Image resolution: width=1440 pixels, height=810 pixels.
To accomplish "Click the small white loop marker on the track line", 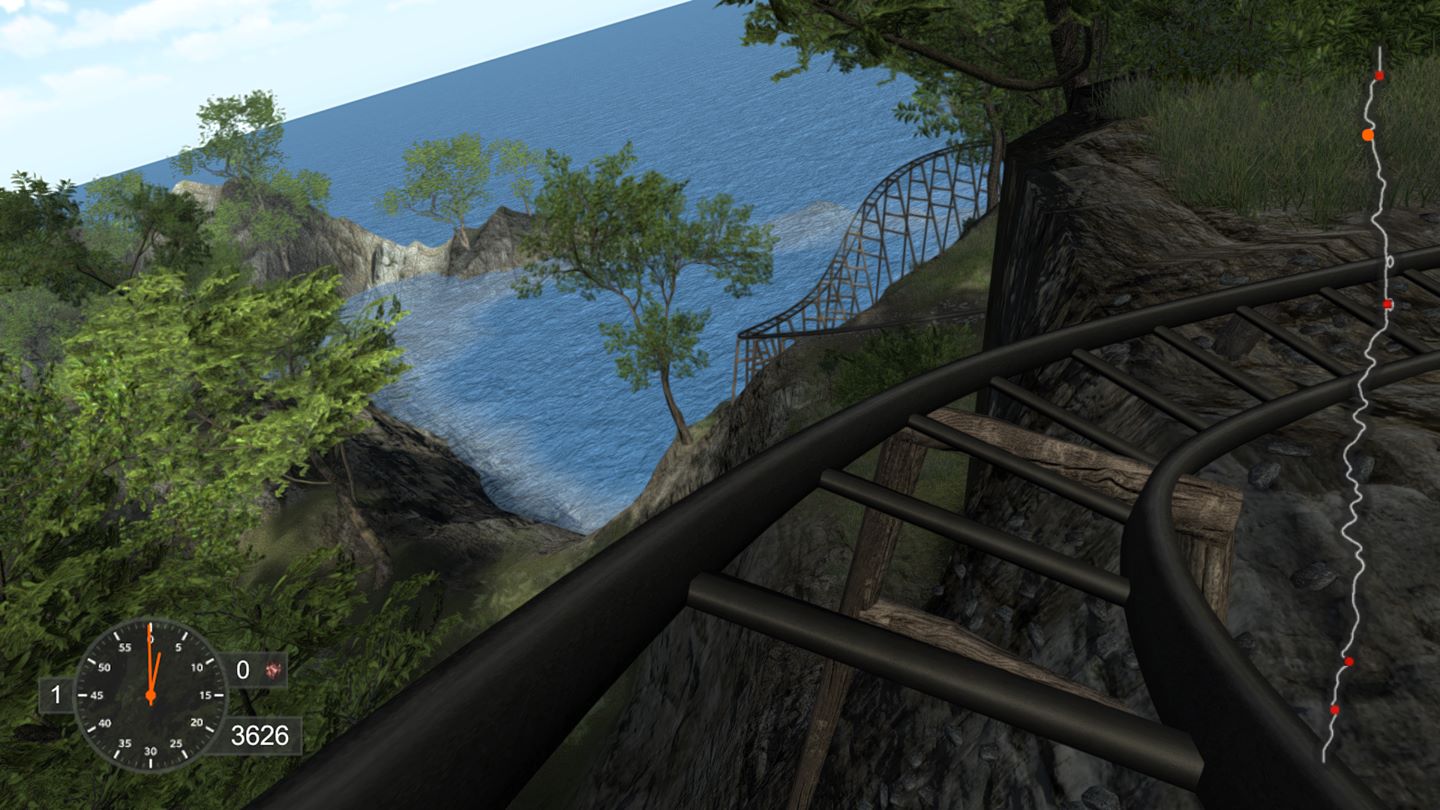I will coord(1390,260).
